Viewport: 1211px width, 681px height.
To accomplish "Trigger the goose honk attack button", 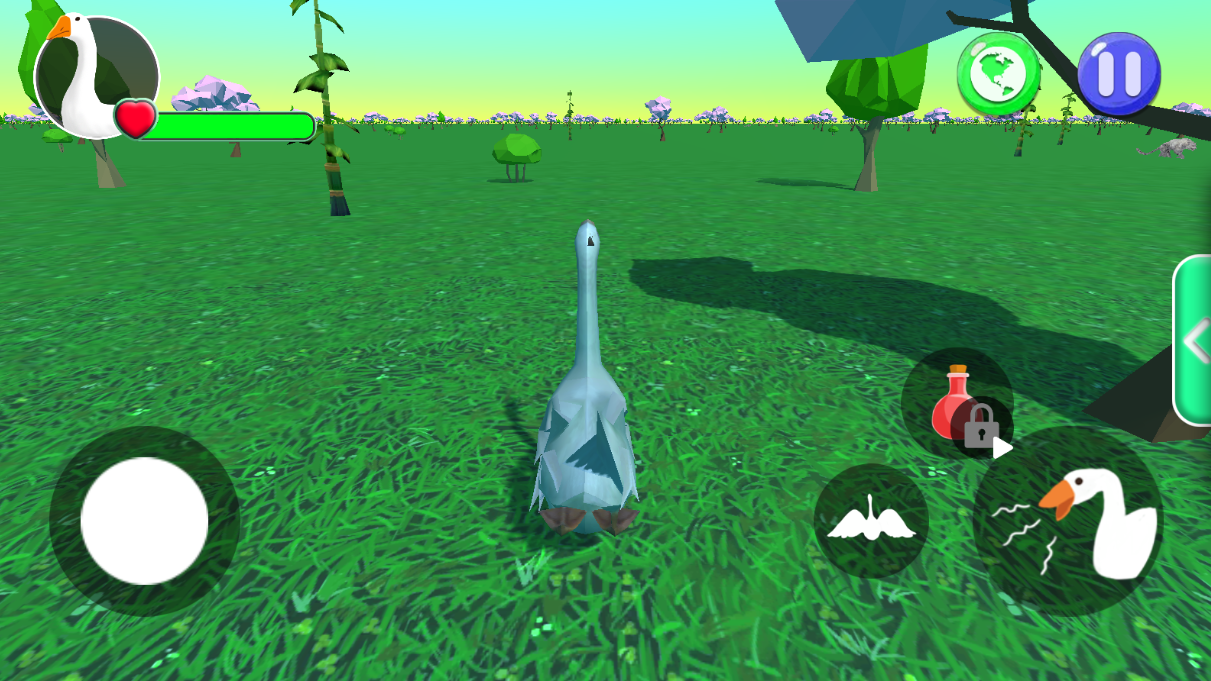I will click(x=1069, y=522).
